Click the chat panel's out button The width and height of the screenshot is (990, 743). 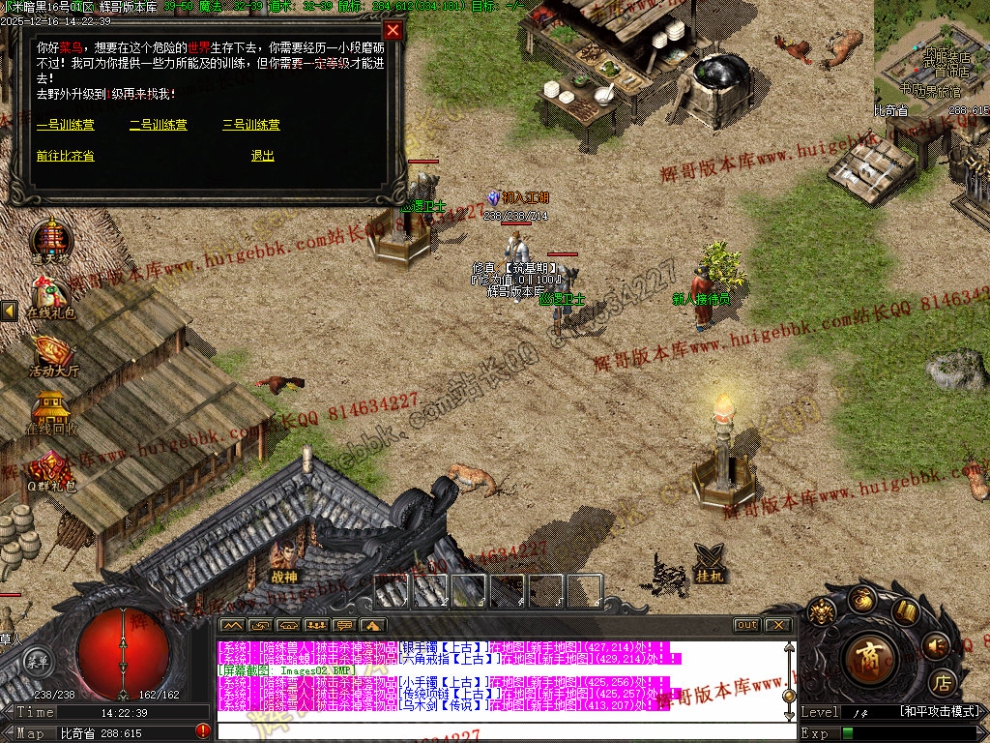point(746,625)
